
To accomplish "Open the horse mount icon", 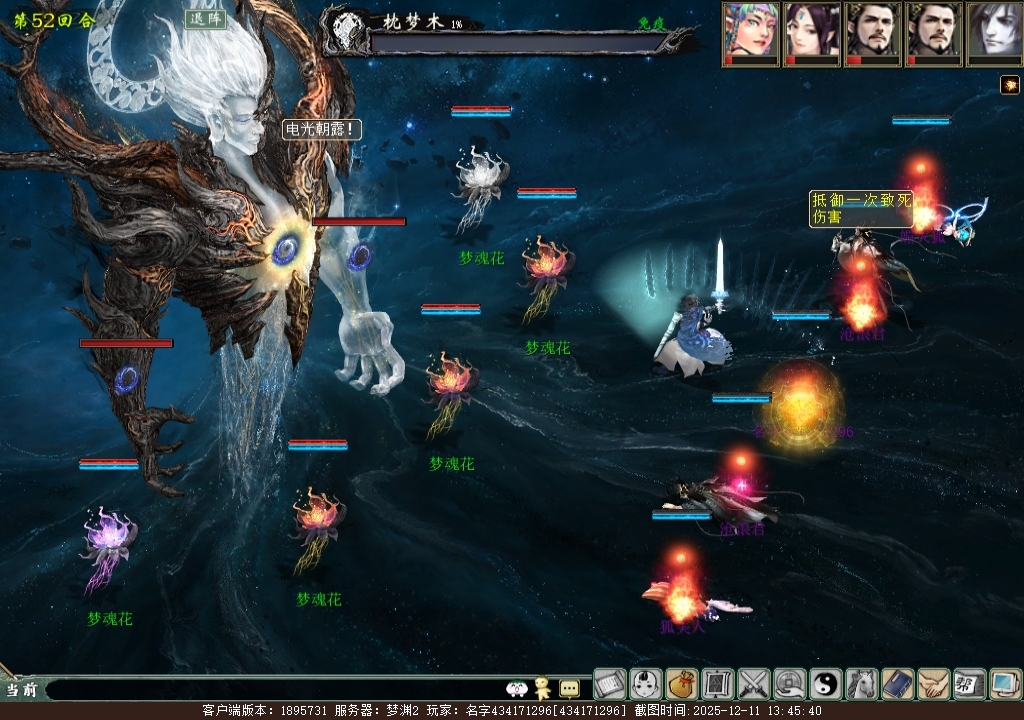I will coord(862,684).
